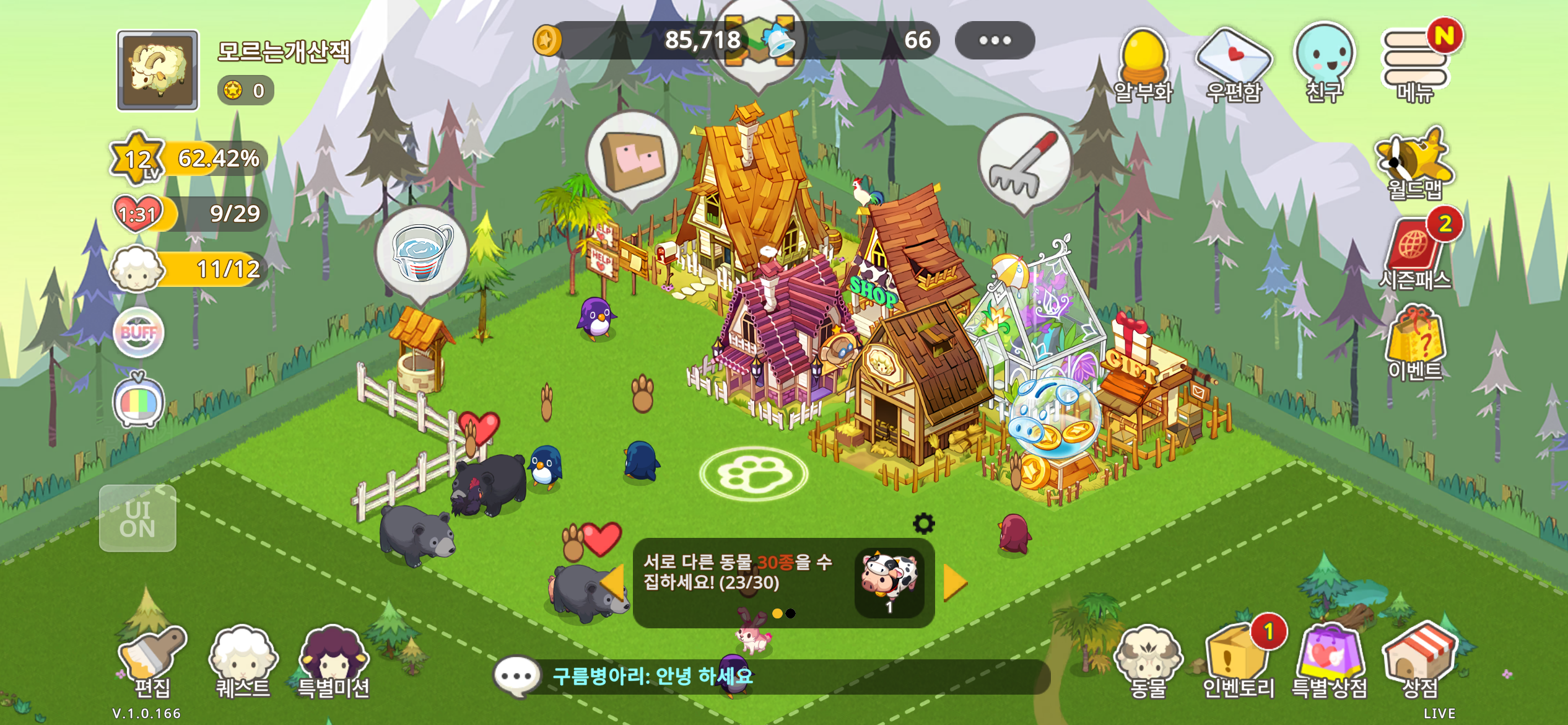This screenshot has width=1568, height=725.
Task: Enter 편집 edit mode with the paintbrush
Action: pyautogui.click(x=152, y=660)
